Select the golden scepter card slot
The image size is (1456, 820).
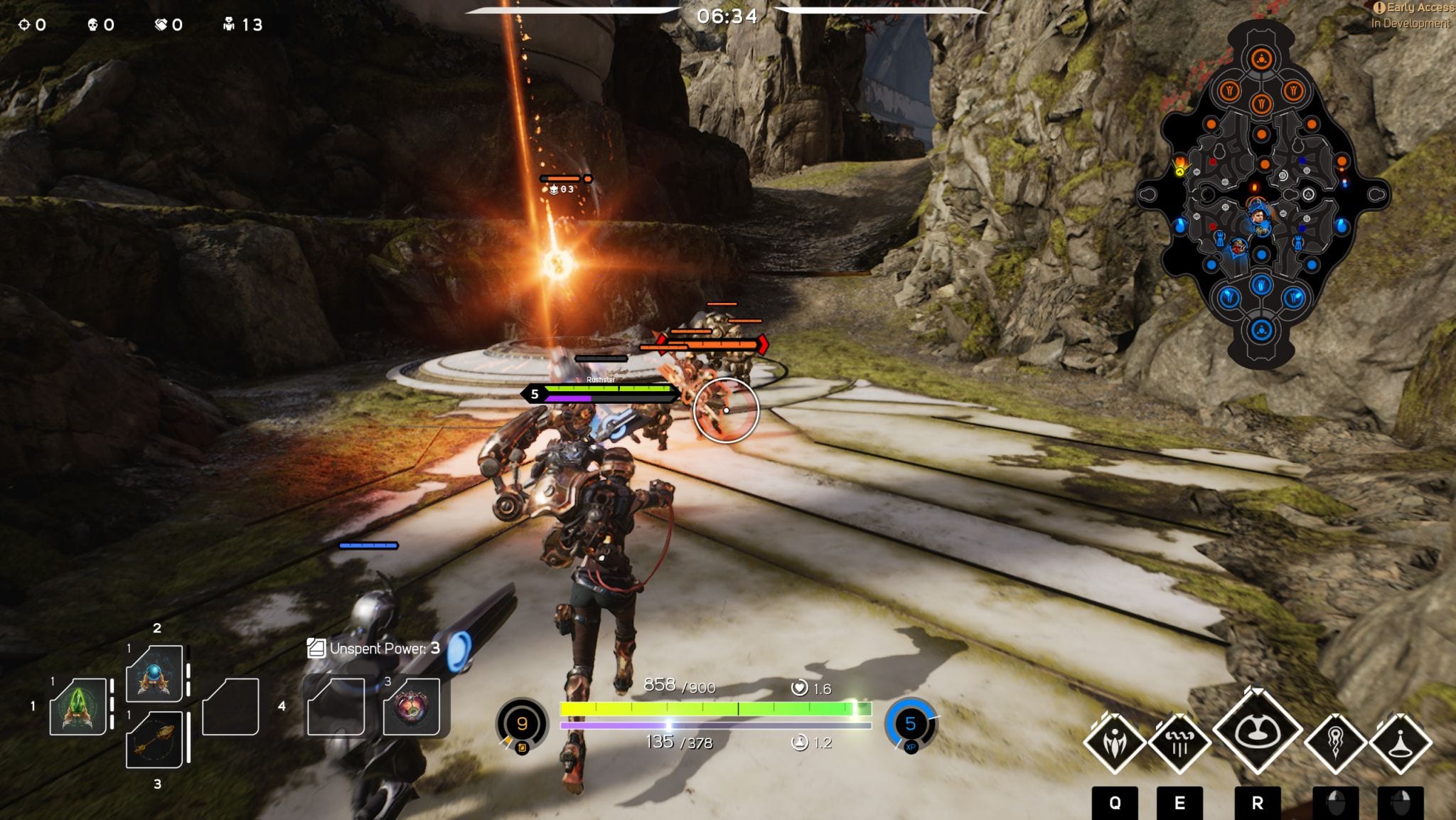[154, 740]
